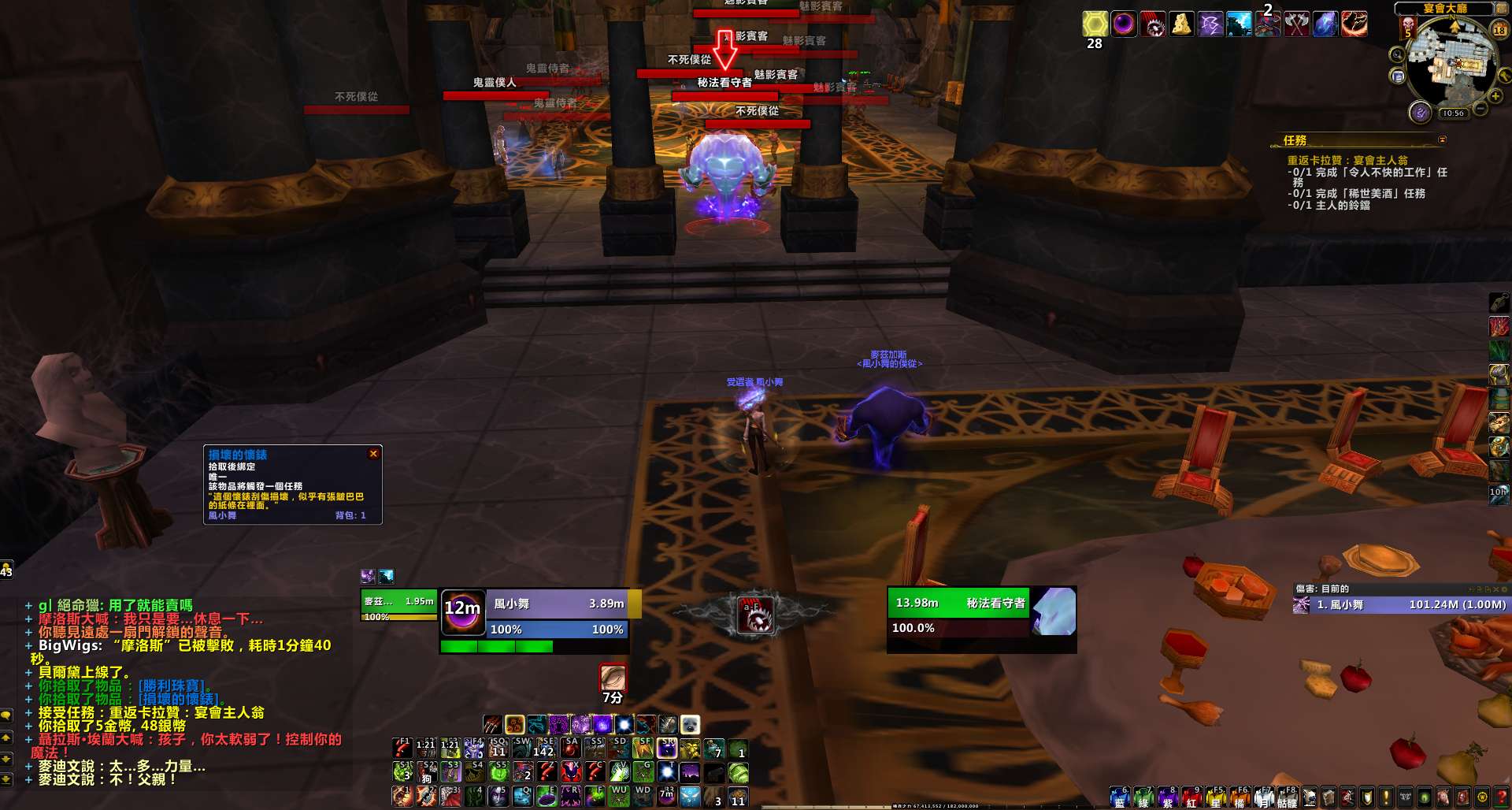Image resolution: width=1512 pixels, height=810 pixels.
Task: Select the pet unit frame
Action: pos(398,605)
